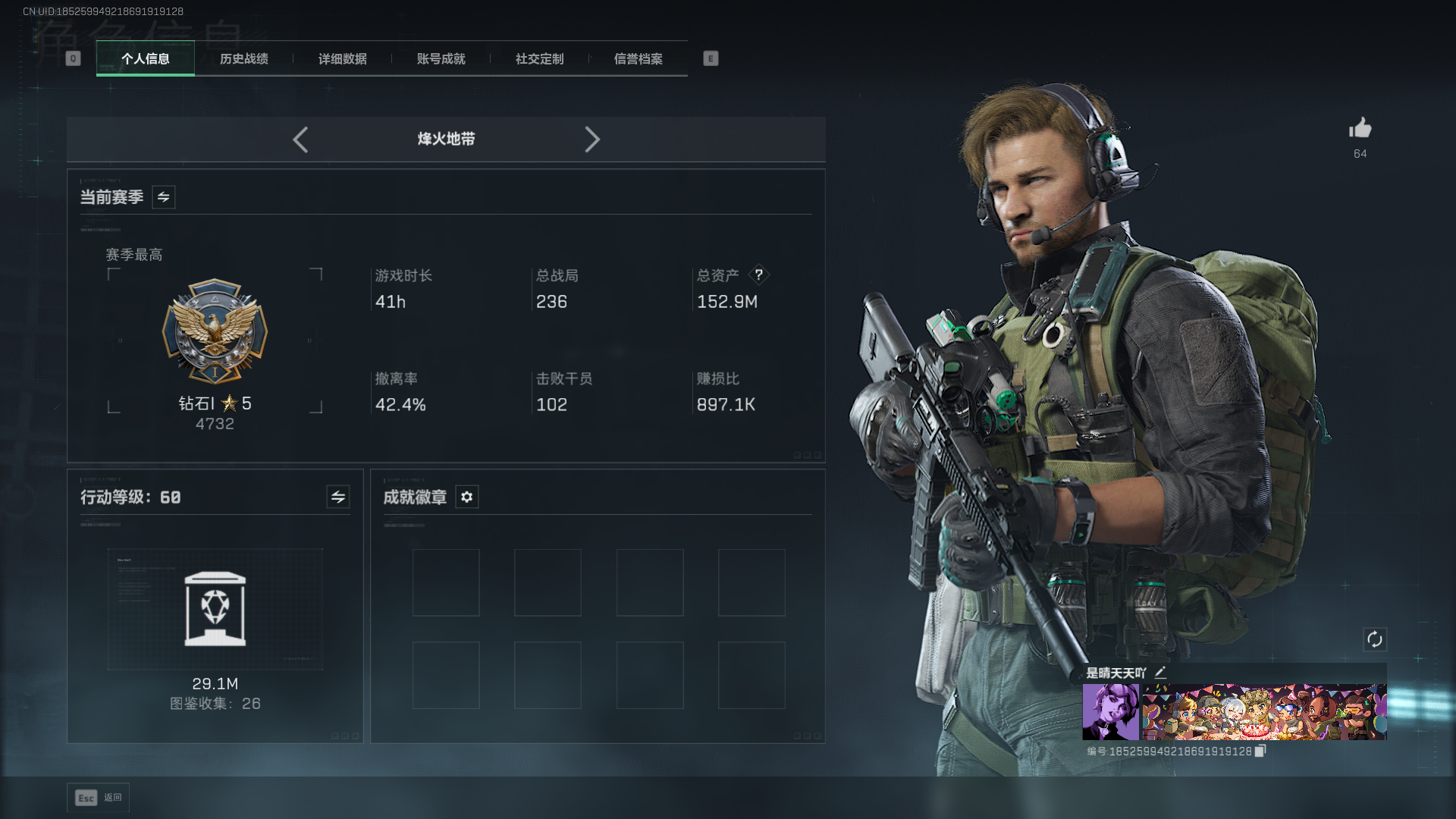This screenshot has height=819, width=1456.
Task: Select the purple-haired avatar portrait
Action: pos(1110,711)
